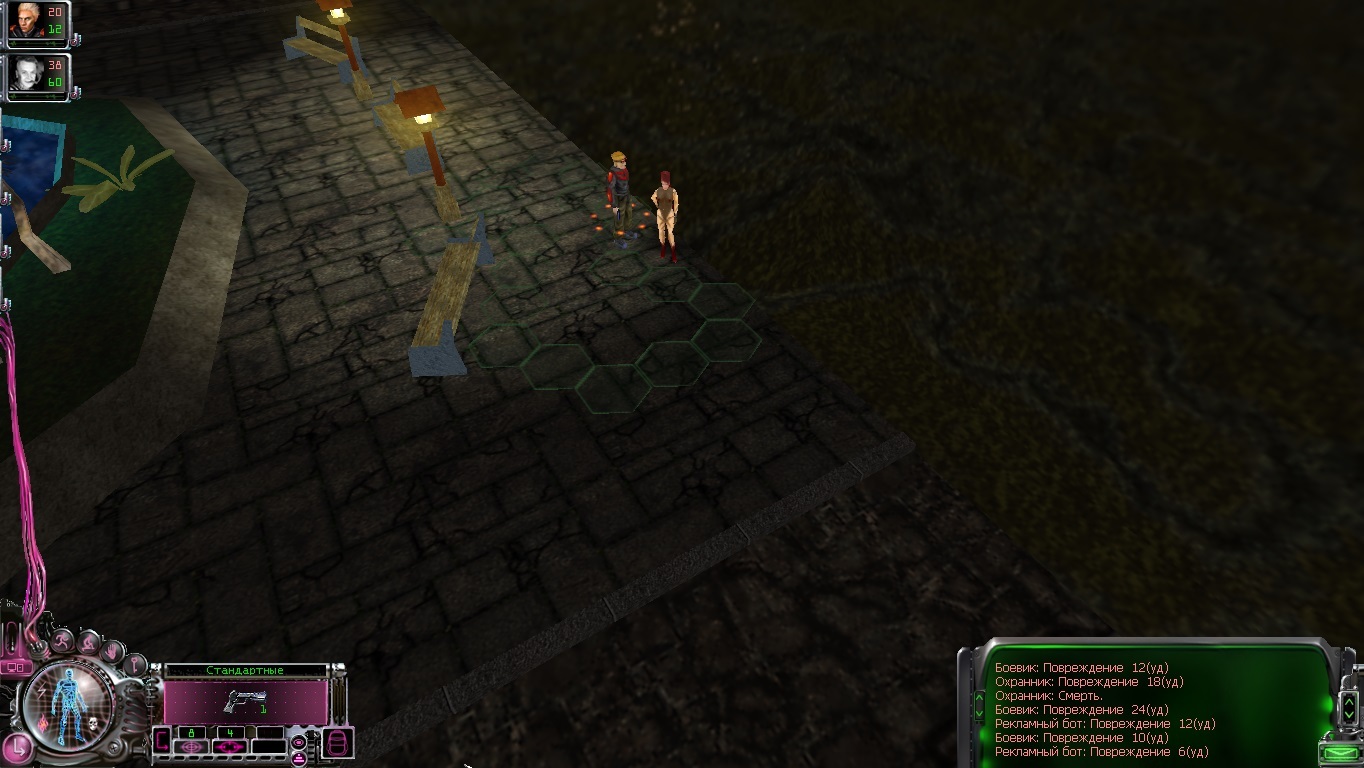Click the Стандартные ammo type label
Viewport: 1364px width, 768px height.
(245, 670)
